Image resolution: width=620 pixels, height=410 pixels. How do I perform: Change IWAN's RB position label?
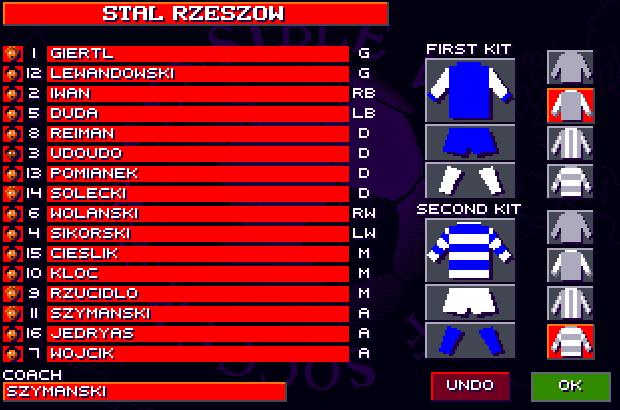coord(364,93)
